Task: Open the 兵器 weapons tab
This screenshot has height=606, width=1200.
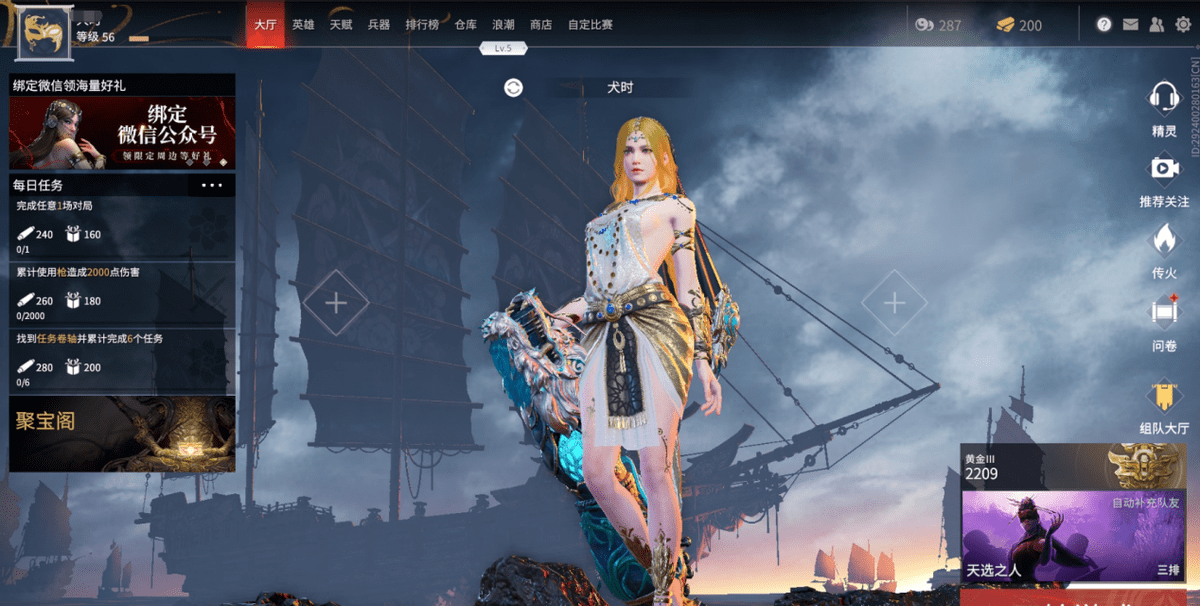Action: (x=379, y=25)
